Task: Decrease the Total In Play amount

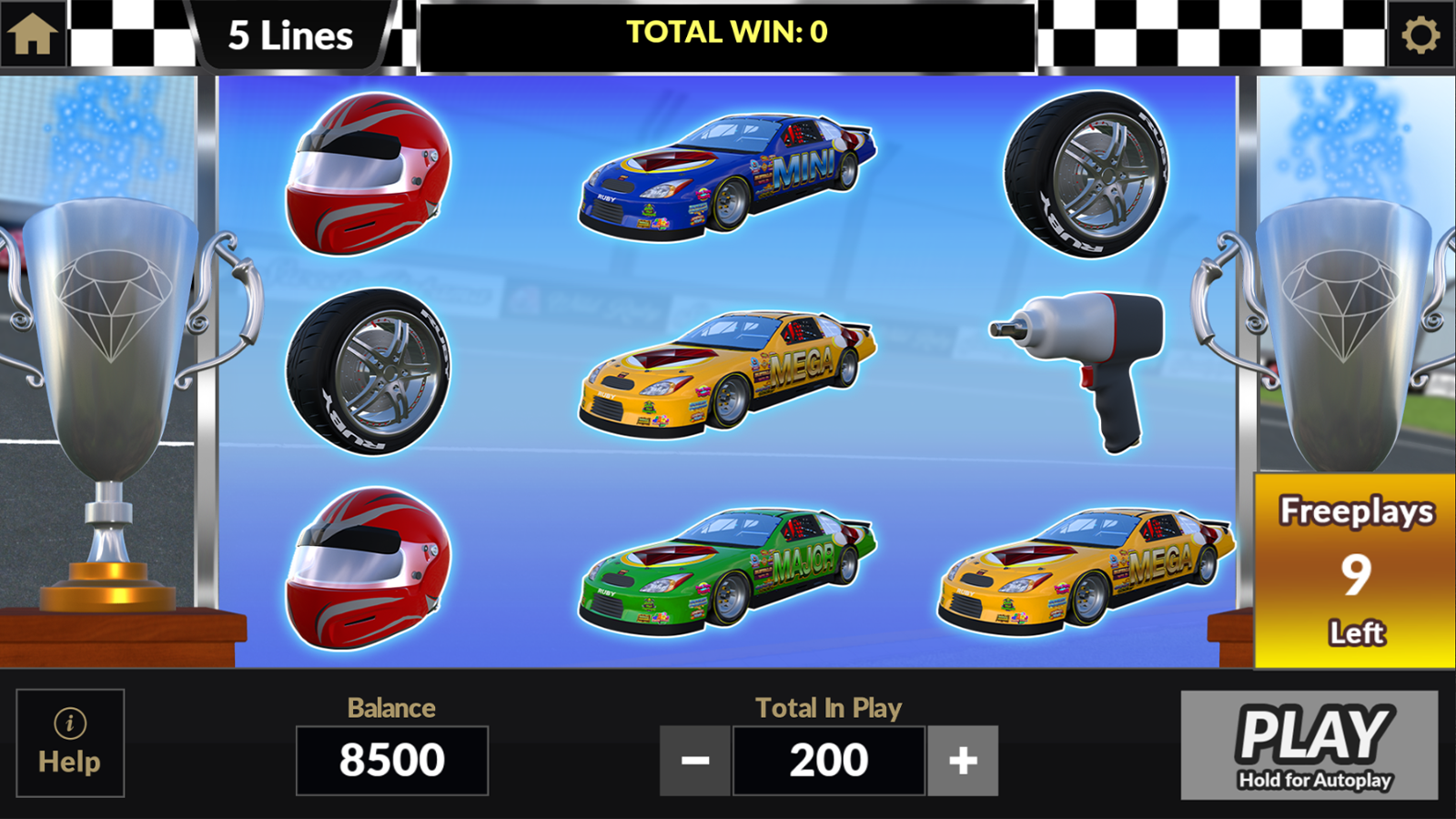Action: [x=695, y=760]
